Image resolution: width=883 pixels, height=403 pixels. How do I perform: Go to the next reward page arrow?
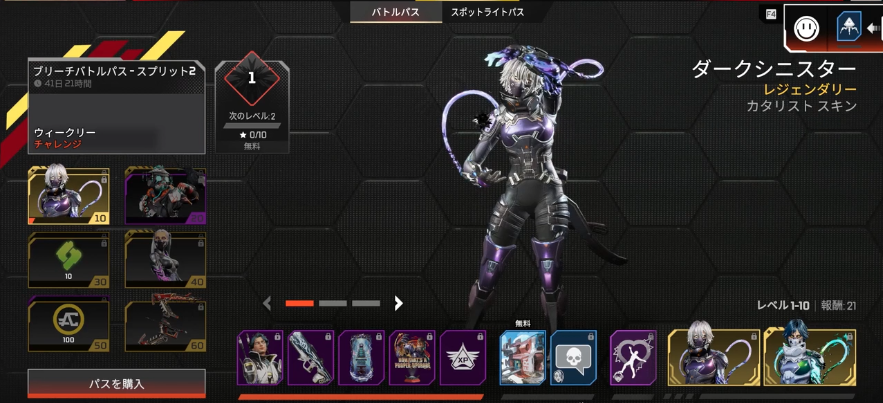[x=399, y=303]
